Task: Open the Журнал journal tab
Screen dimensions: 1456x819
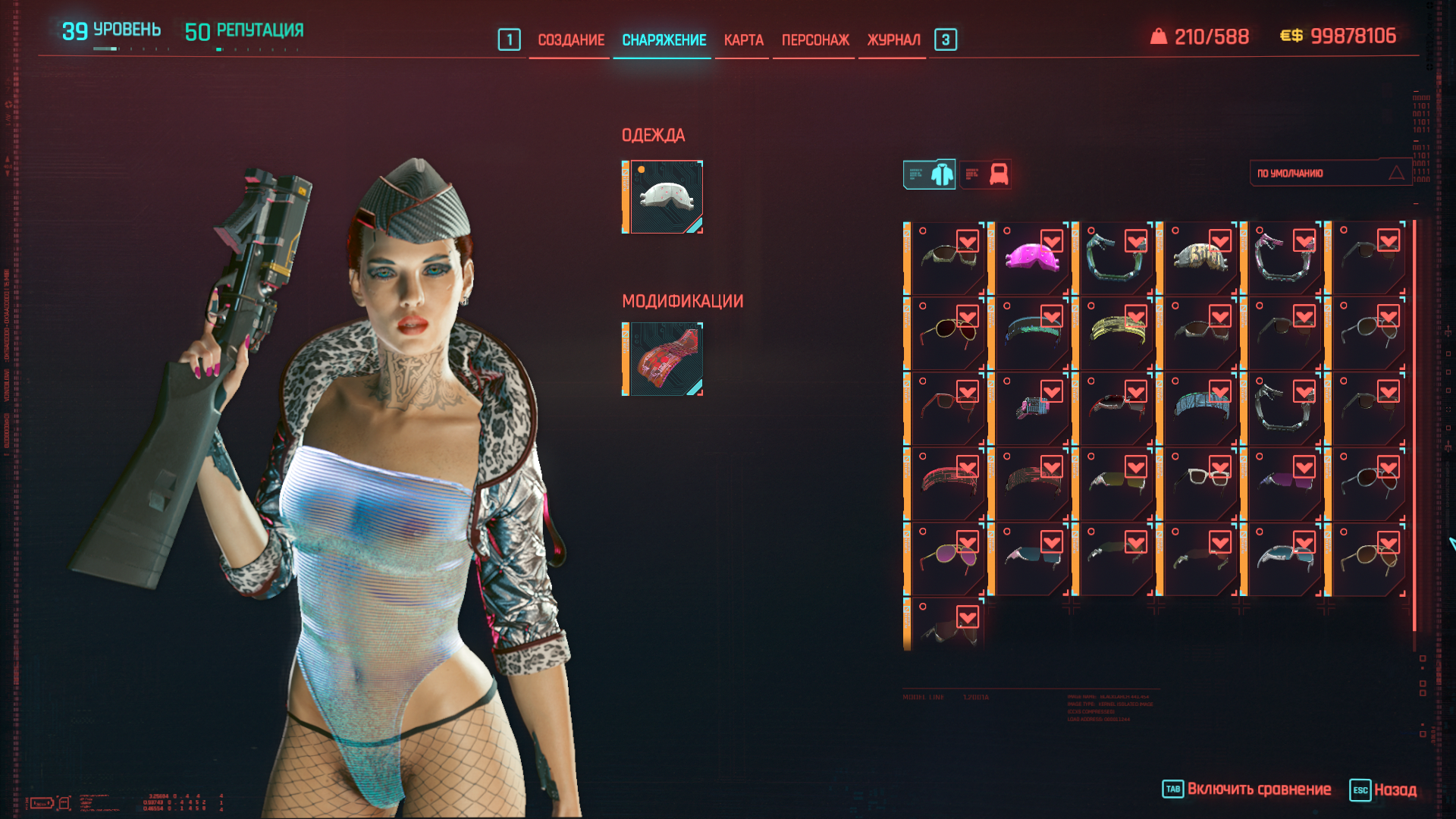Action: point(893,40)
